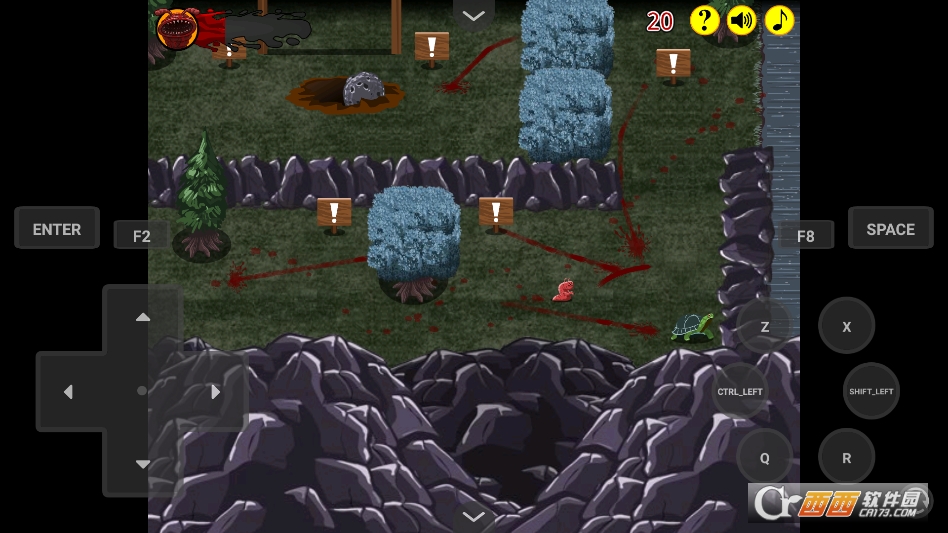Tap the round X button
The width and height of the screenshot is (948, 533).
pyautogui.click(x=847, y=326)
